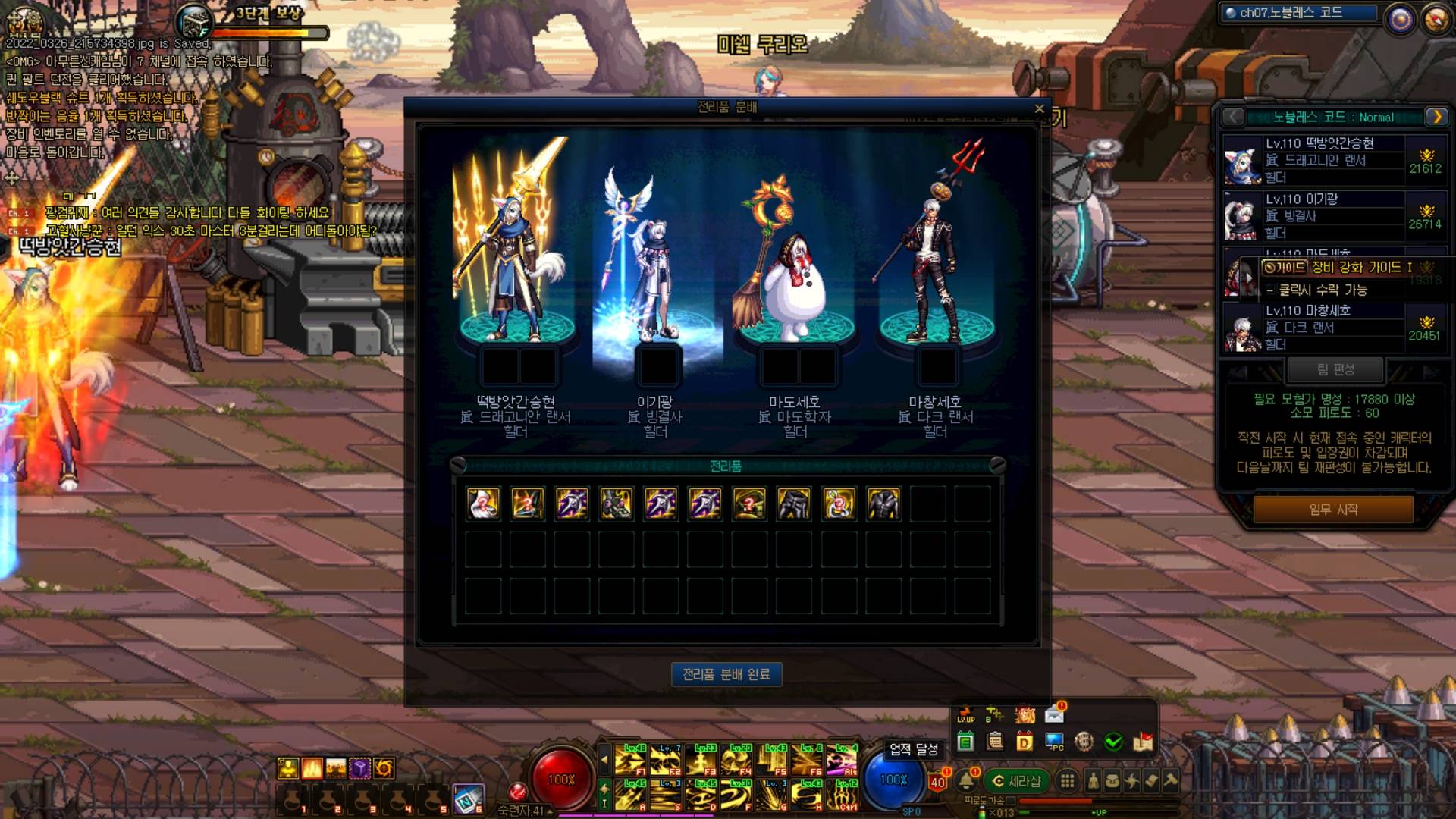Open the PC room benefits icon

1054,742
